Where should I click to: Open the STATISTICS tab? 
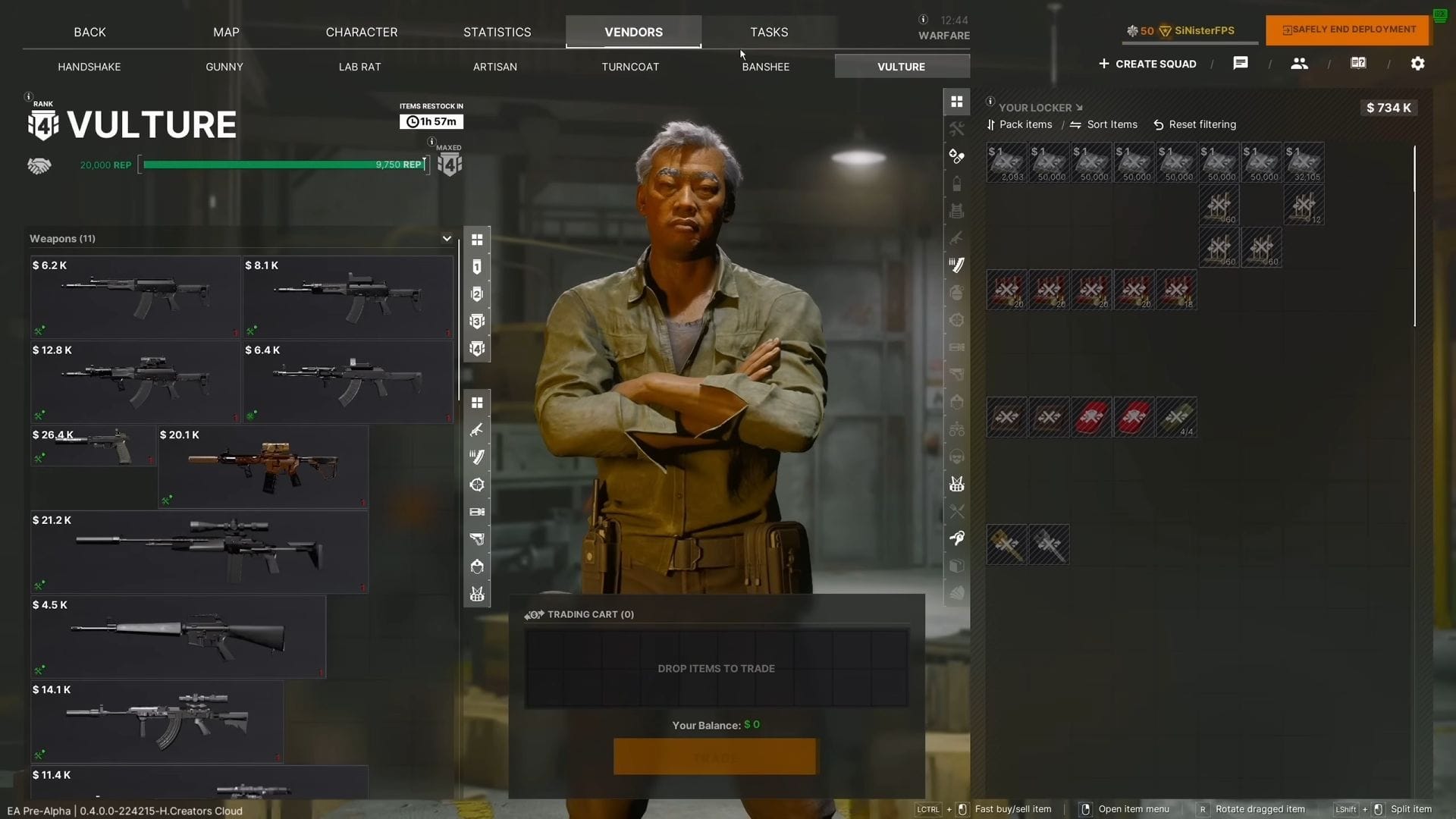pyautogui.click(x=497, y=32)
